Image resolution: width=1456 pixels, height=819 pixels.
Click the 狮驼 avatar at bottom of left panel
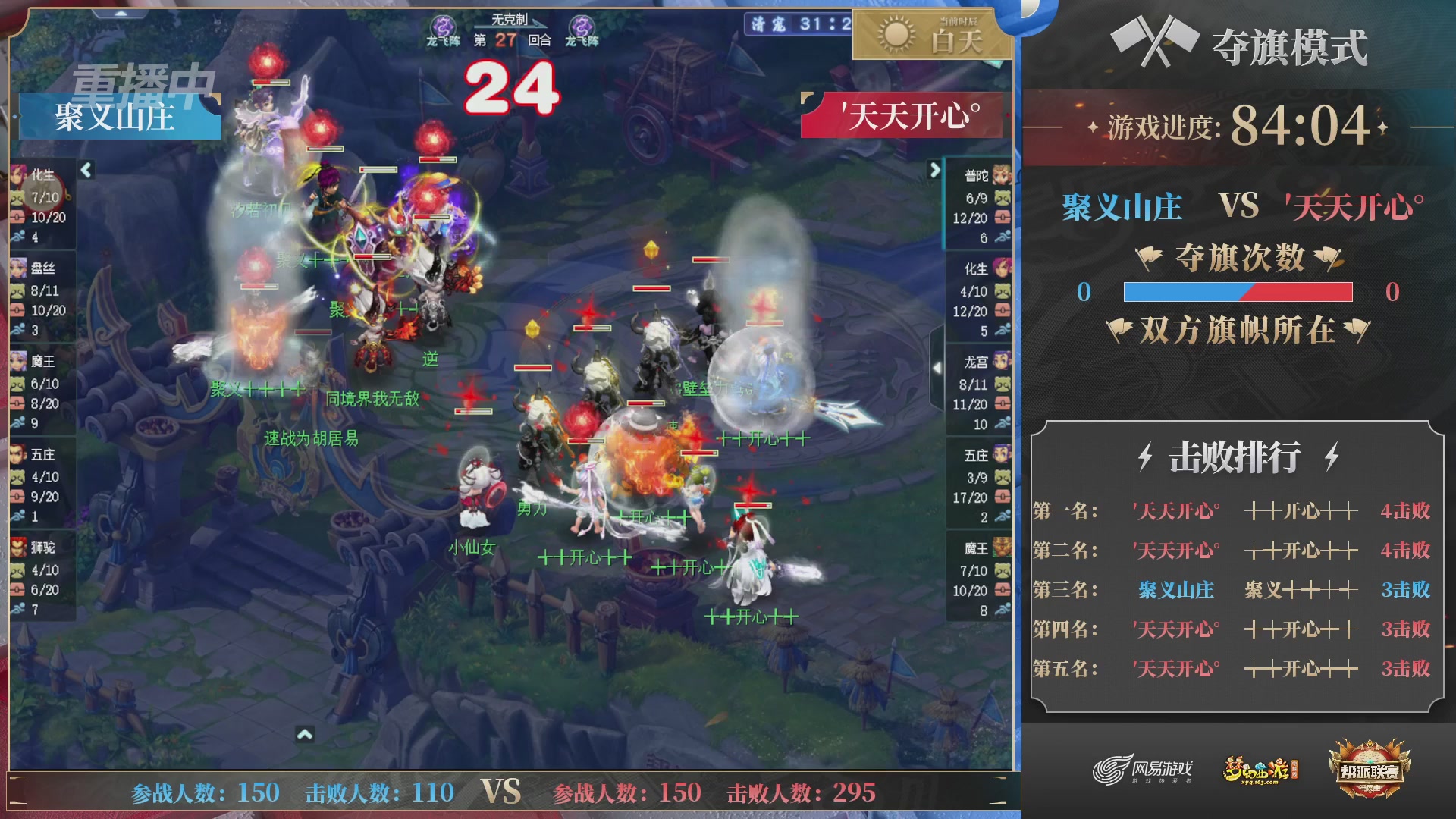point(19,548)
